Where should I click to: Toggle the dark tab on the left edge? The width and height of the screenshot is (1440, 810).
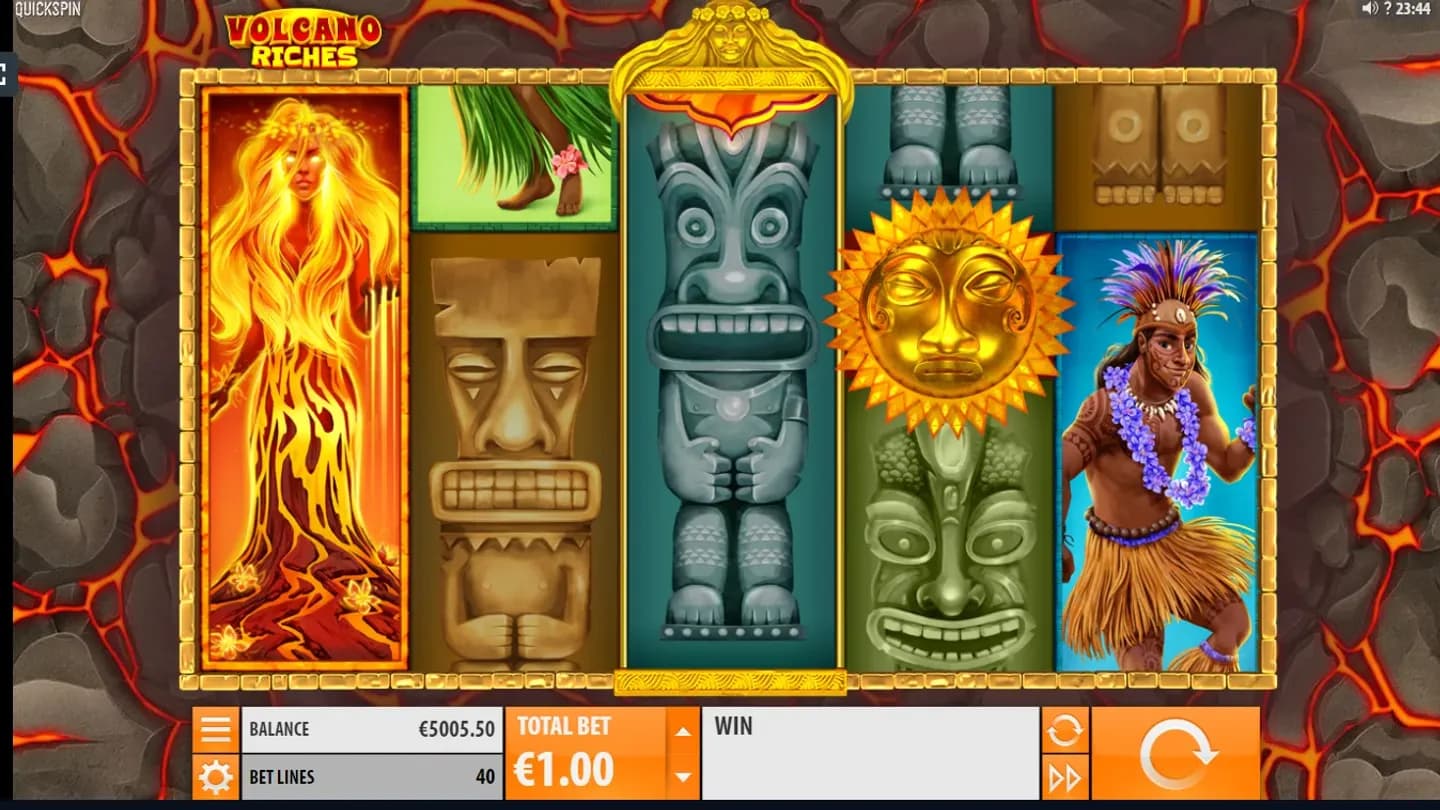pos(5,75)
